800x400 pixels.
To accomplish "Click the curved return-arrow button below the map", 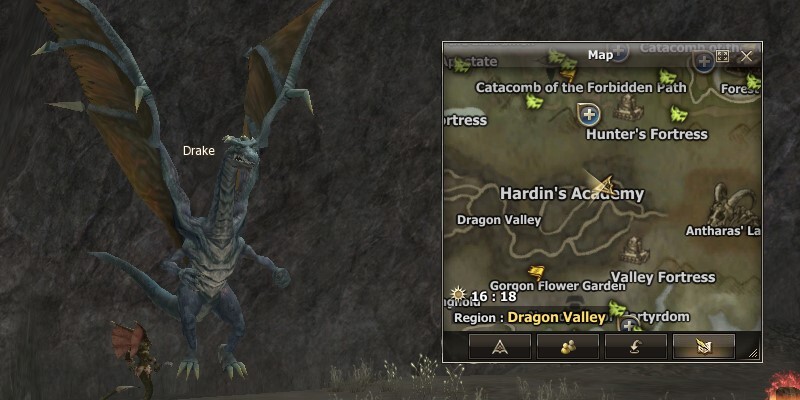I will (636, 346).
